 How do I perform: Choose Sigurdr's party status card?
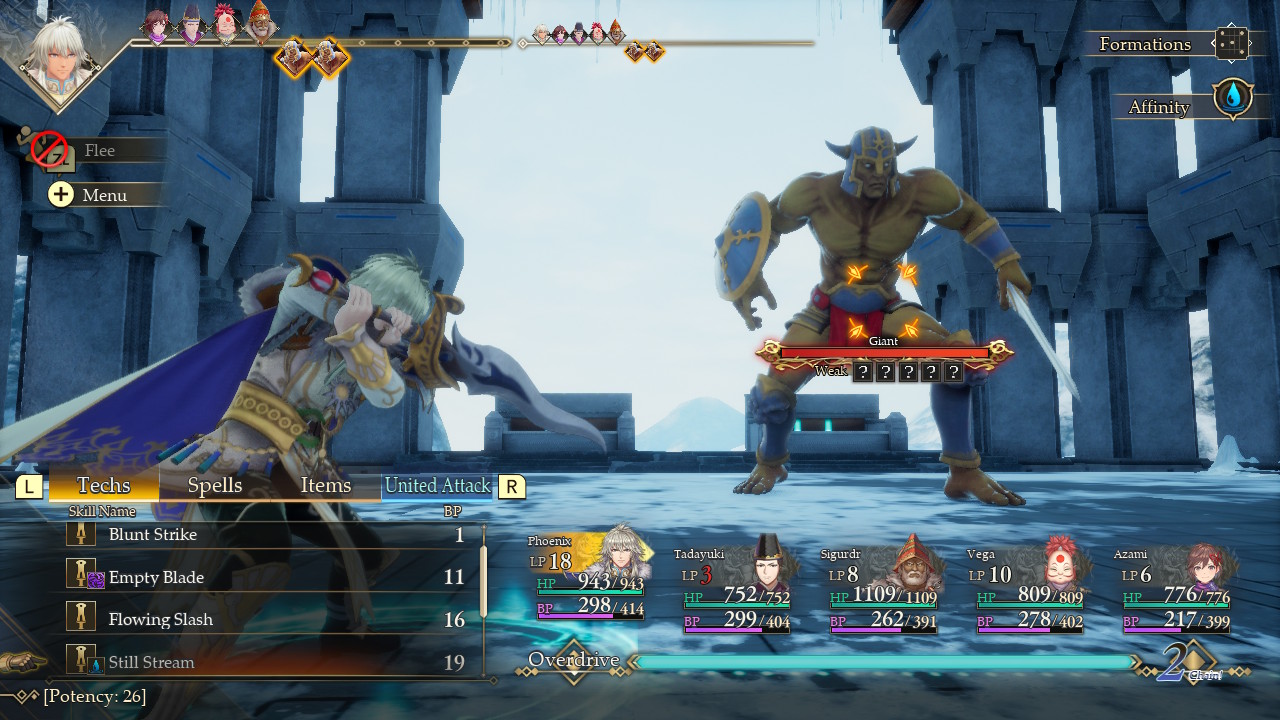coord(883,590)
